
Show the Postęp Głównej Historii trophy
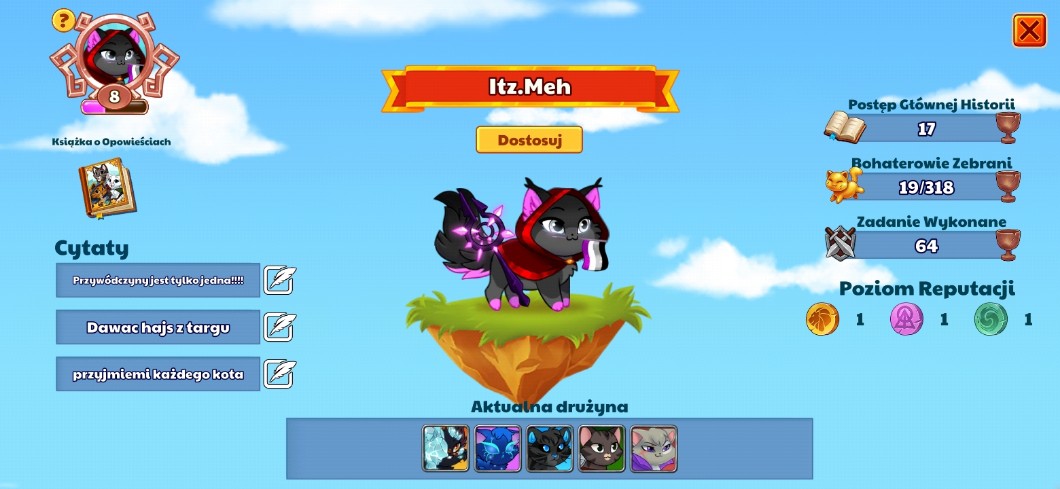1008,128
